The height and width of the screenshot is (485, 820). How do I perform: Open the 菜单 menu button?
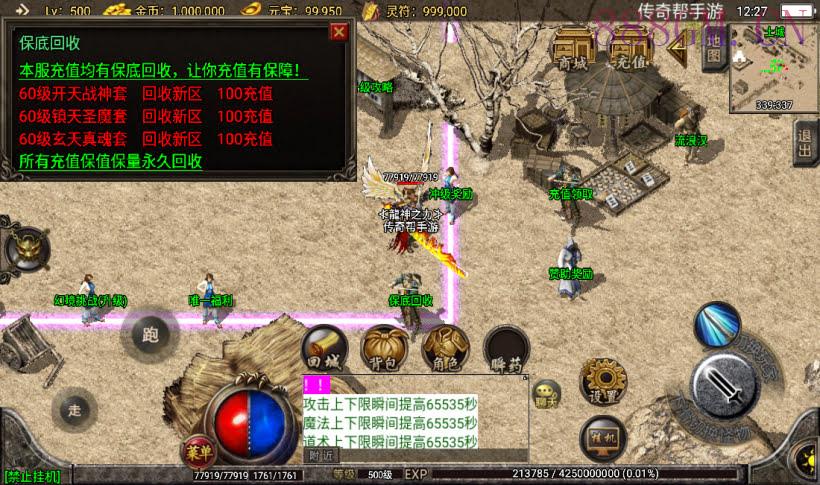pyautogui.click(x=196, y=451)
